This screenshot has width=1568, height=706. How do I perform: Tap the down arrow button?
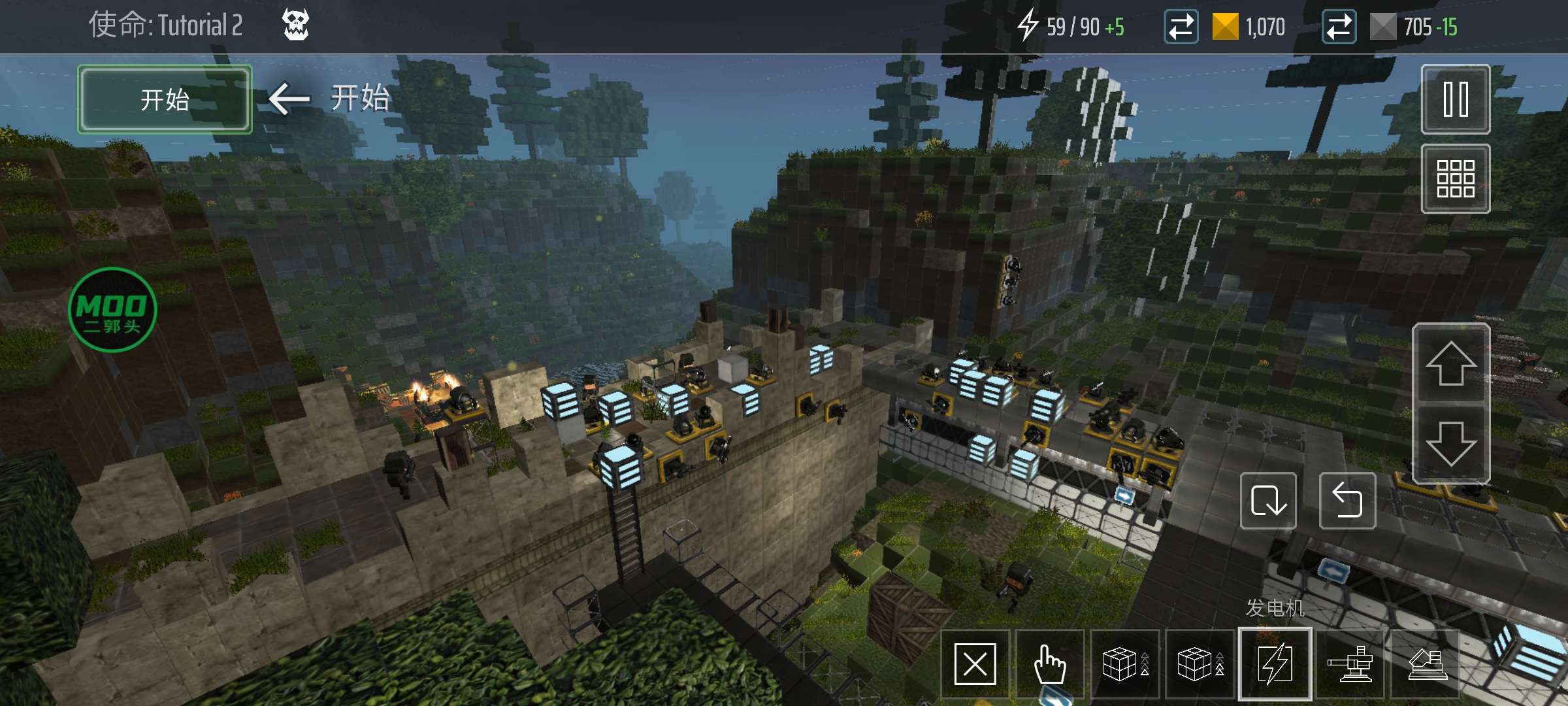coord(1450,443)
